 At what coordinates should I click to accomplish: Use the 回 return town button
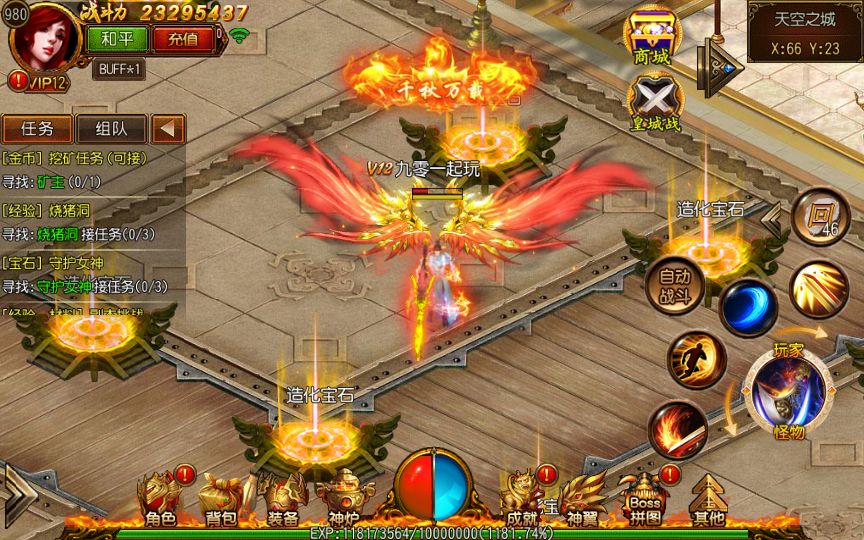coord(819,214)
